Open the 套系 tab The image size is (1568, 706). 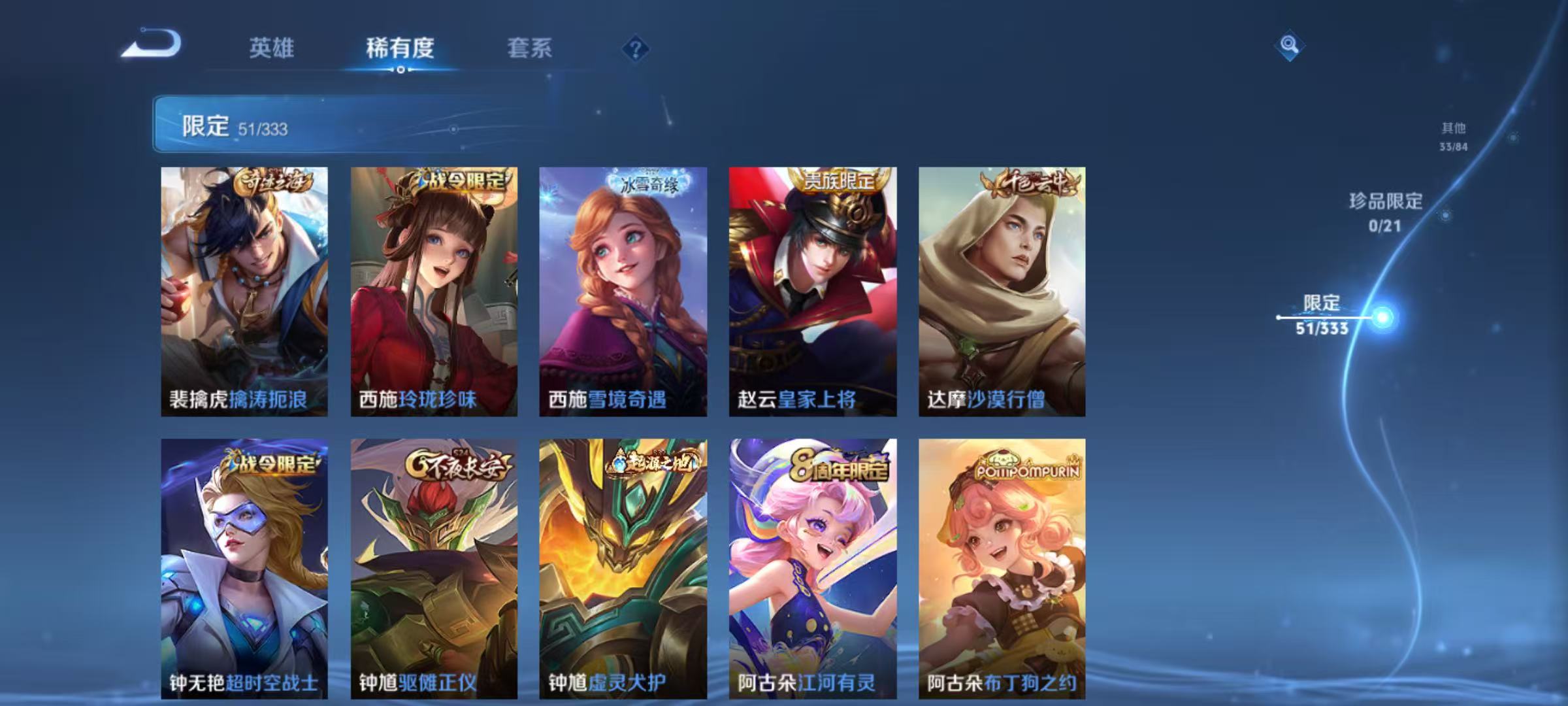(529, 48)
